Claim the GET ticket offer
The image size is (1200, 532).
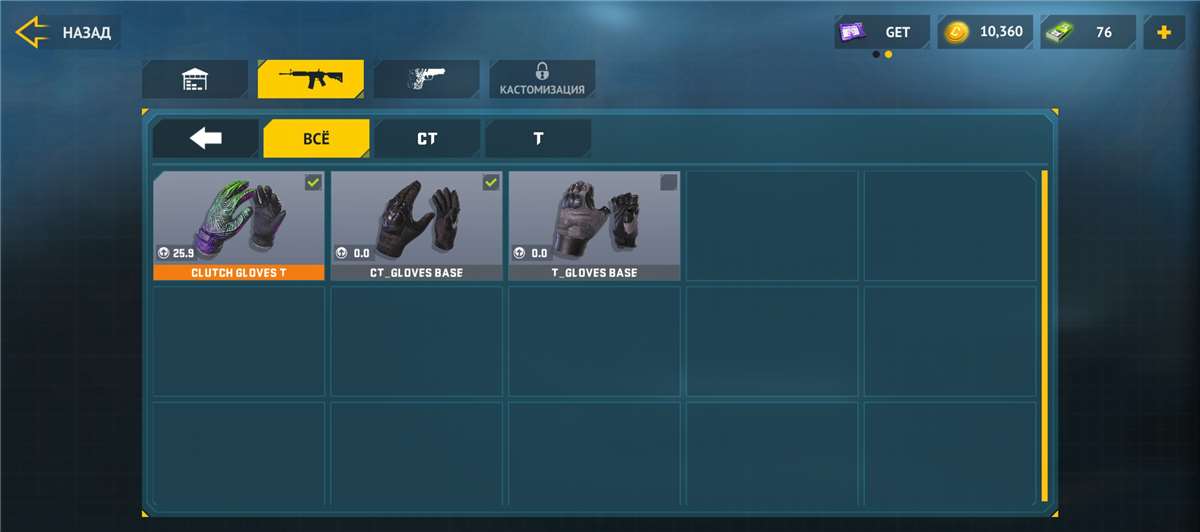click(882, 32)
